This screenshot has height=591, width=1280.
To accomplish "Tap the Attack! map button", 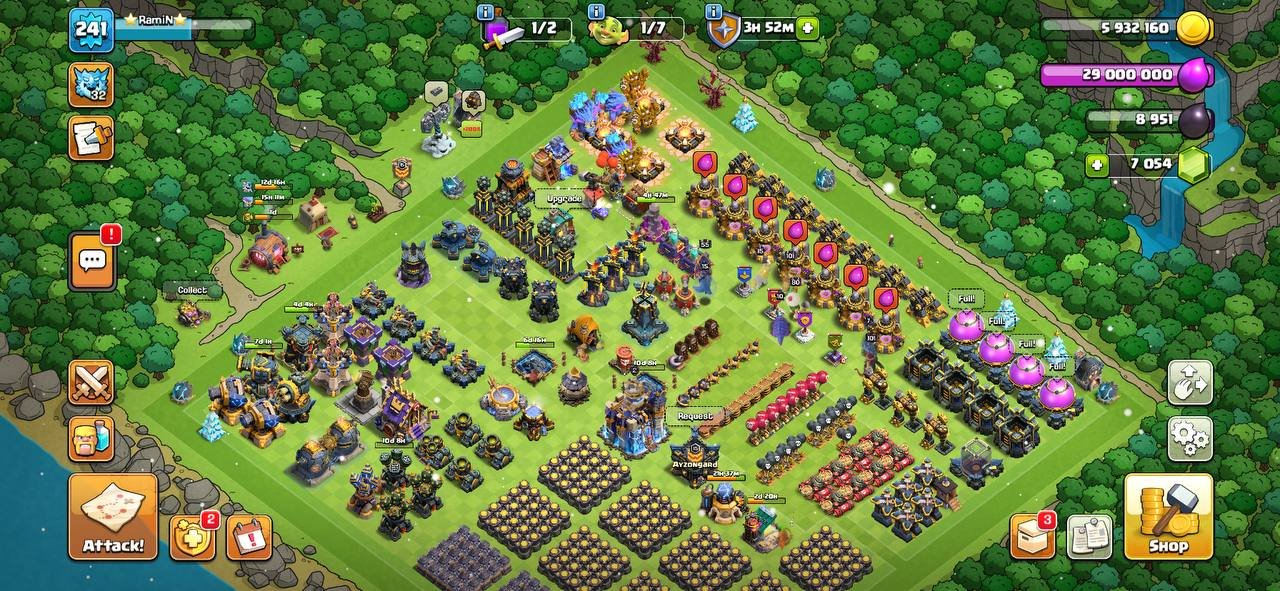I will click(x=113, y=516).
